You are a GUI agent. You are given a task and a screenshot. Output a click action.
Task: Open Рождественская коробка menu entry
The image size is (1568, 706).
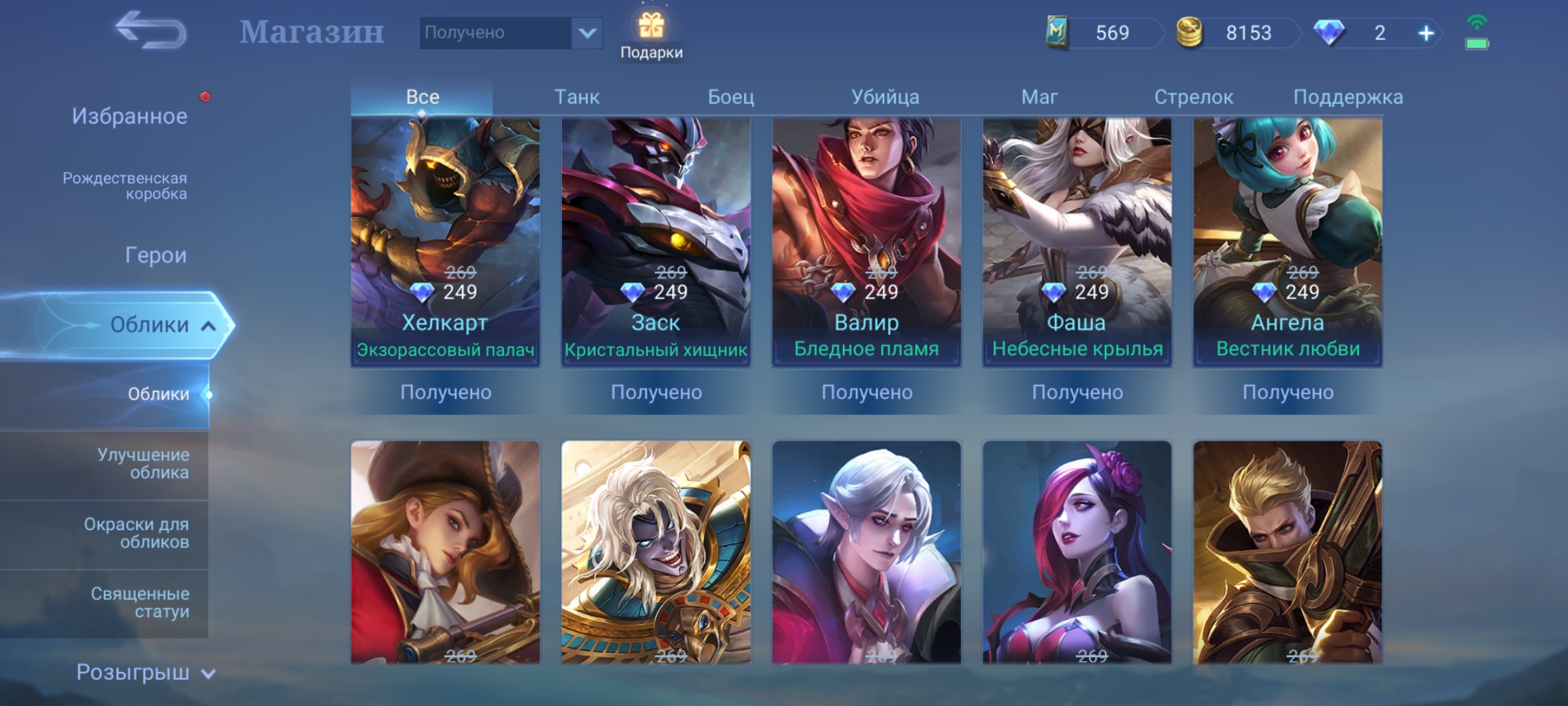click(x=125, y=186)
